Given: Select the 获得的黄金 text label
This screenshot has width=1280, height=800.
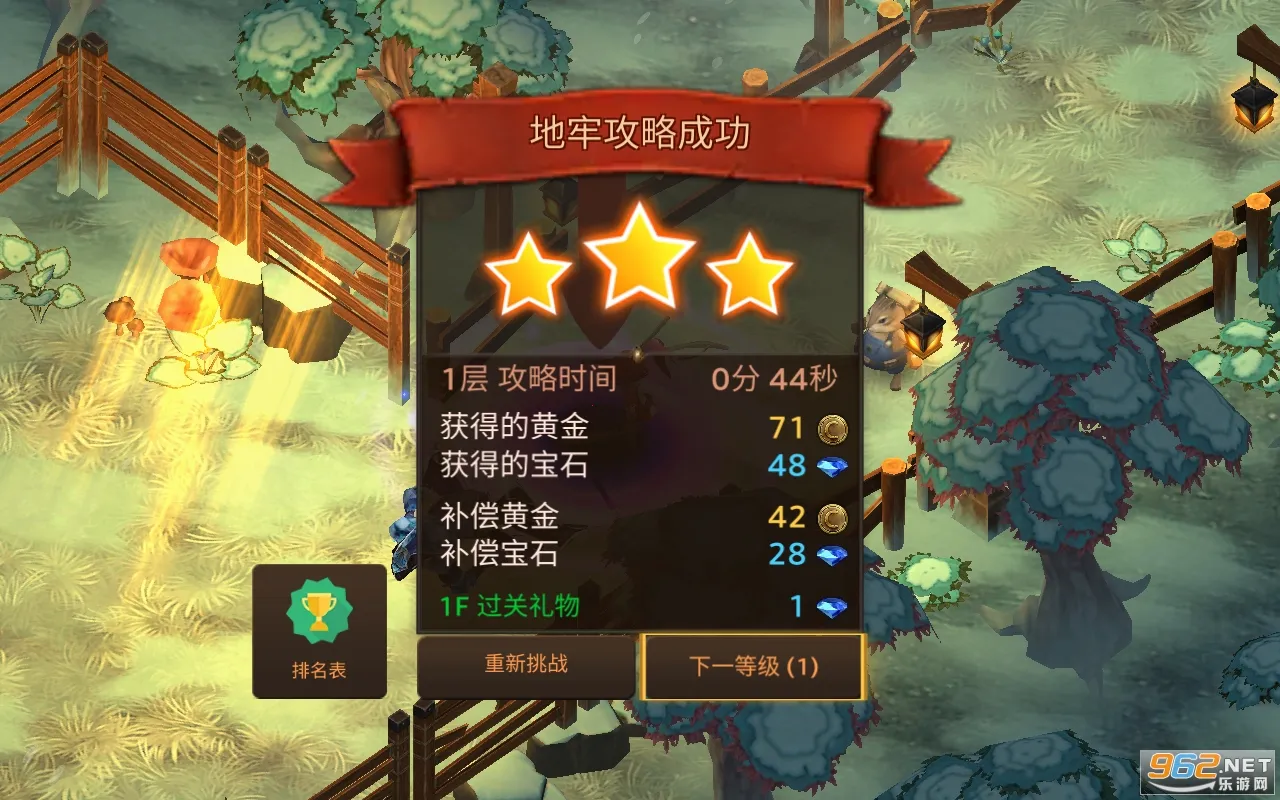Looking at the screenshot, I should pos(516,428).
